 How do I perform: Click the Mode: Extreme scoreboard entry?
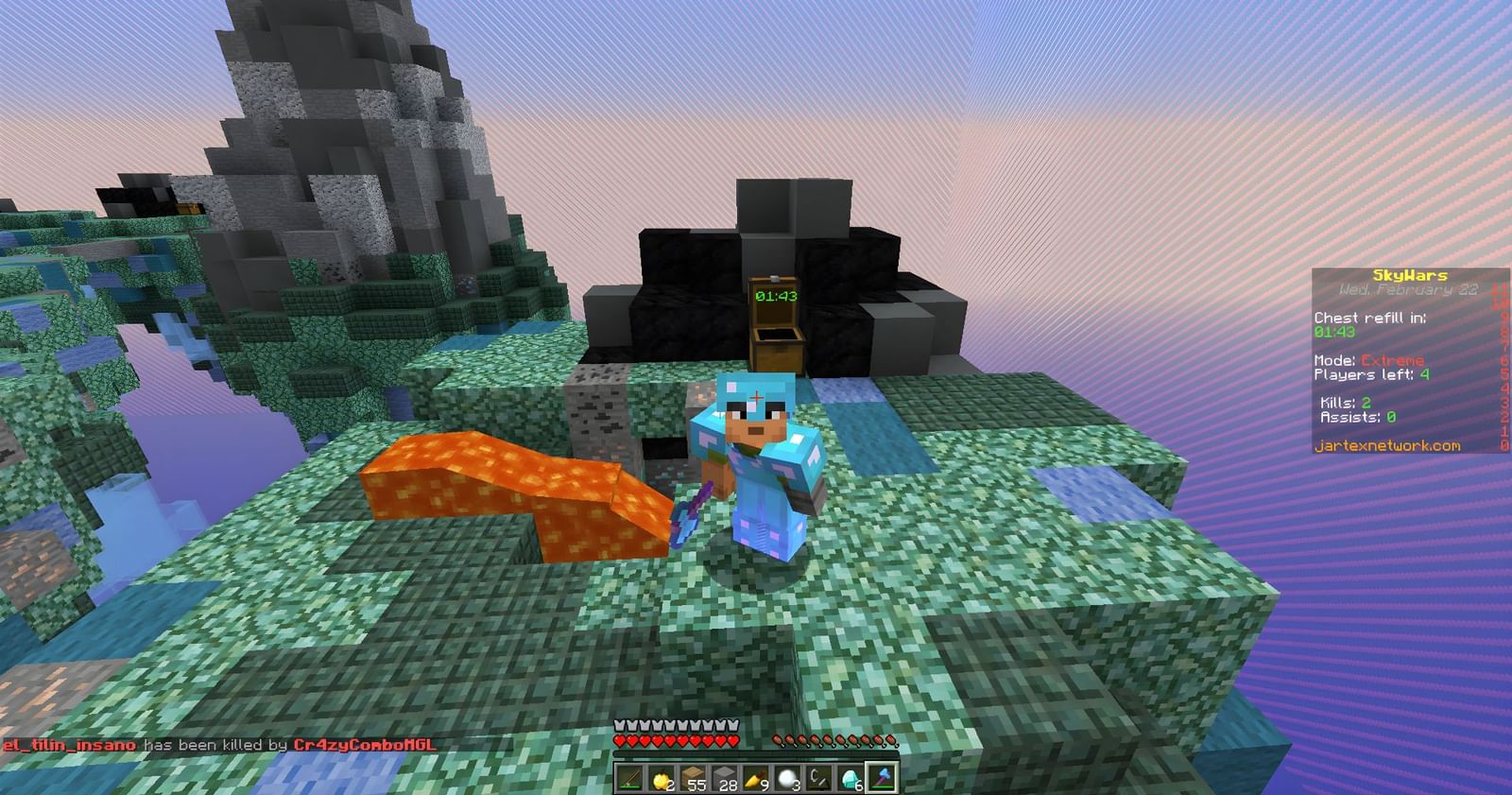pyautogui.click(x=1368, y=359)
